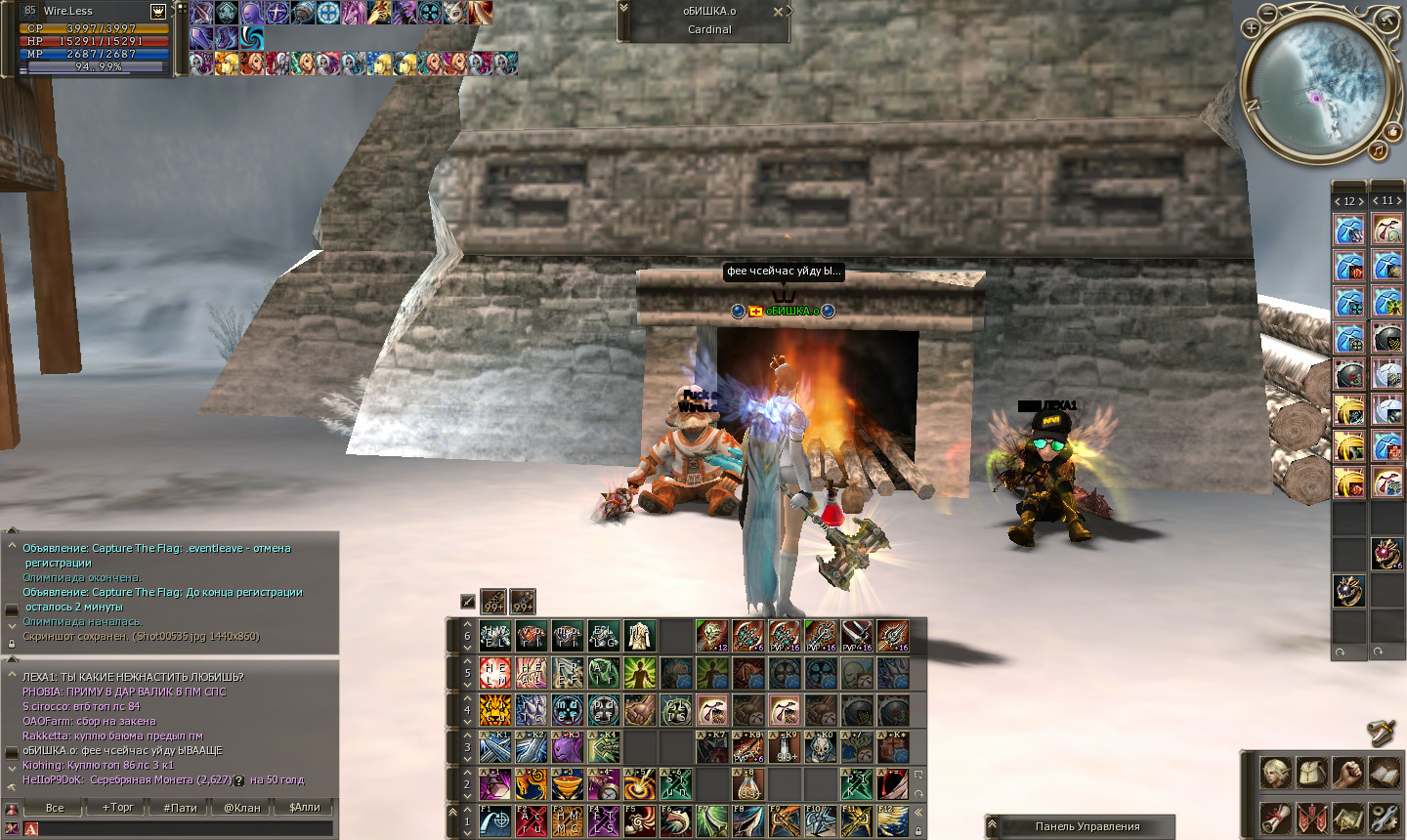Open the skills book icon
This screenshot has height=840, width=1407.
point(1384,772)
